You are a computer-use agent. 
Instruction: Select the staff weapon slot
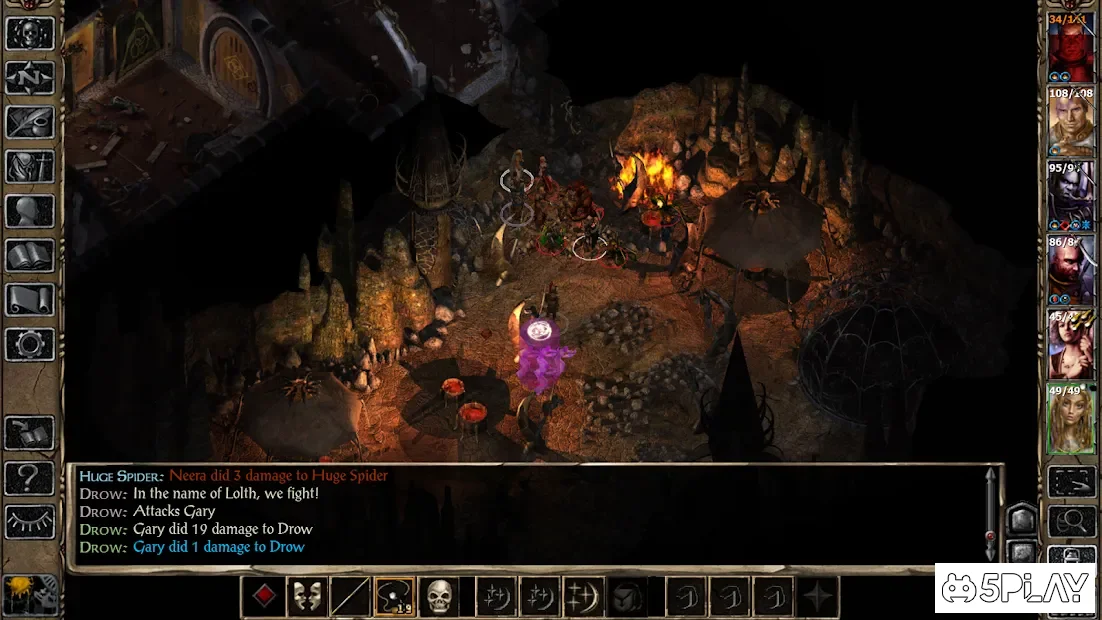[351, 597]
